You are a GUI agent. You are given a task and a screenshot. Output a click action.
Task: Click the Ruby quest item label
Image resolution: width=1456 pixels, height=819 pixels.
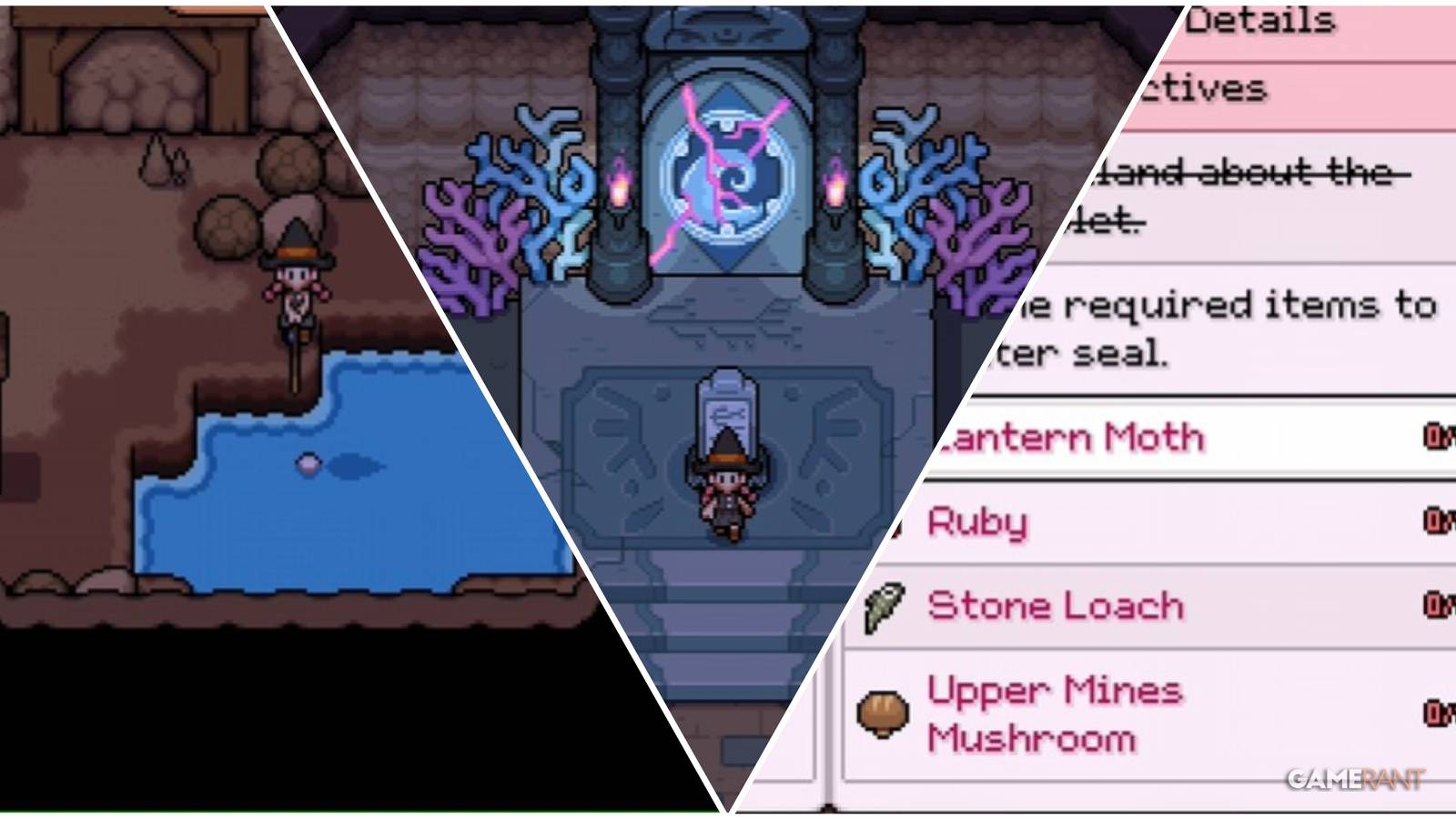click(978, 523)
